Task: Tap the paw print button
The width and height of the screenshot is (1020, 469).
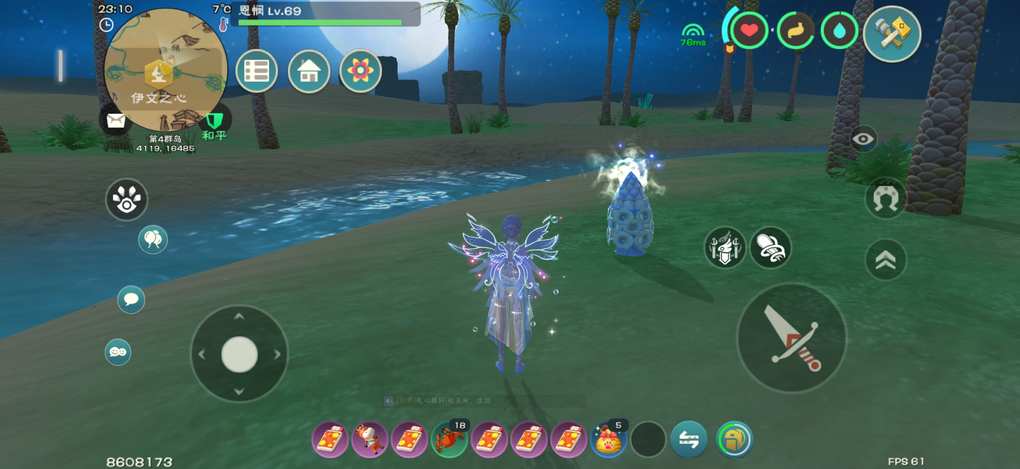Action: click(x=127, y=200)
